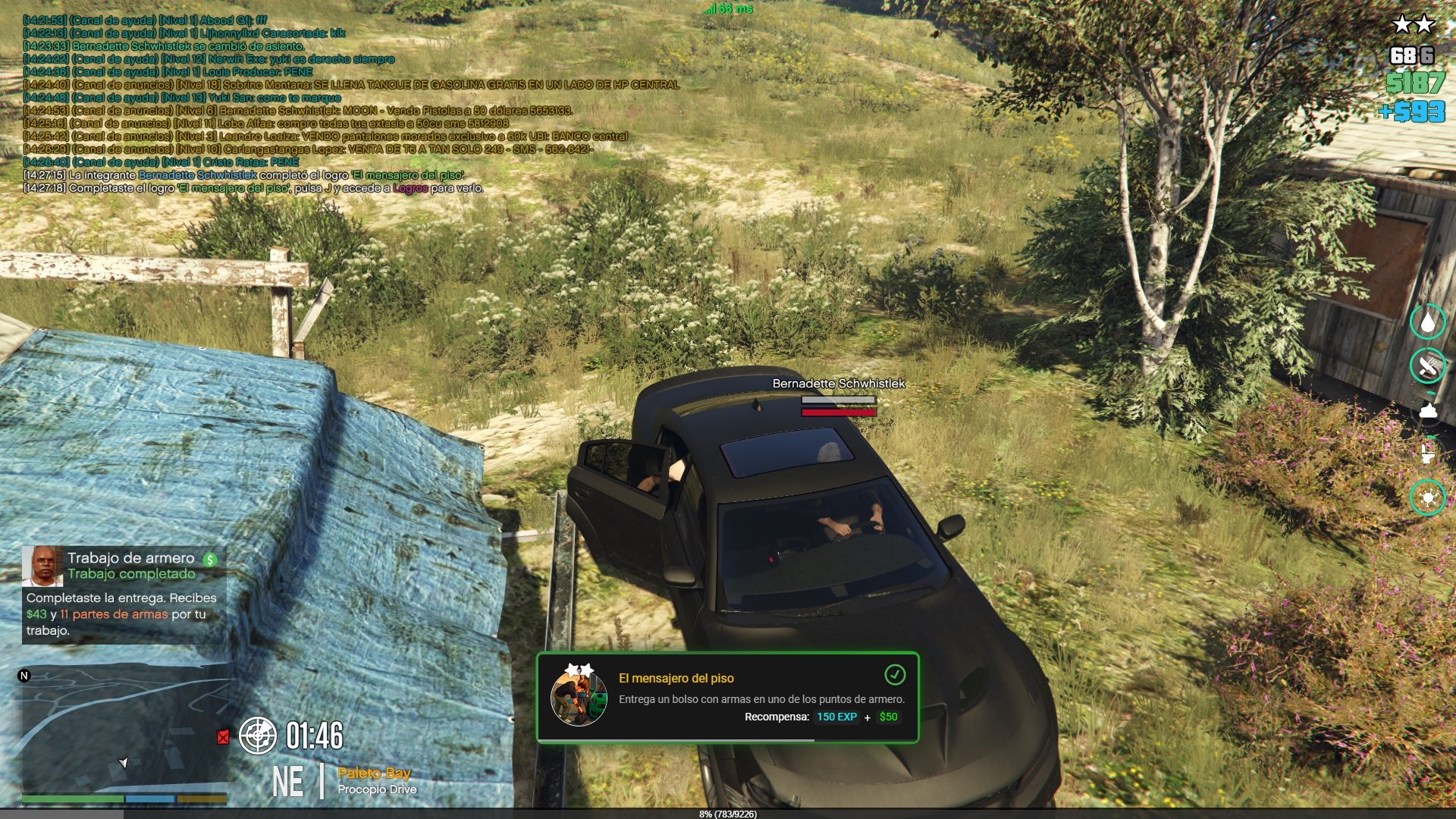Click the radar crosshair icon beside the timer

pyautogui.click(x=258, y=736)
